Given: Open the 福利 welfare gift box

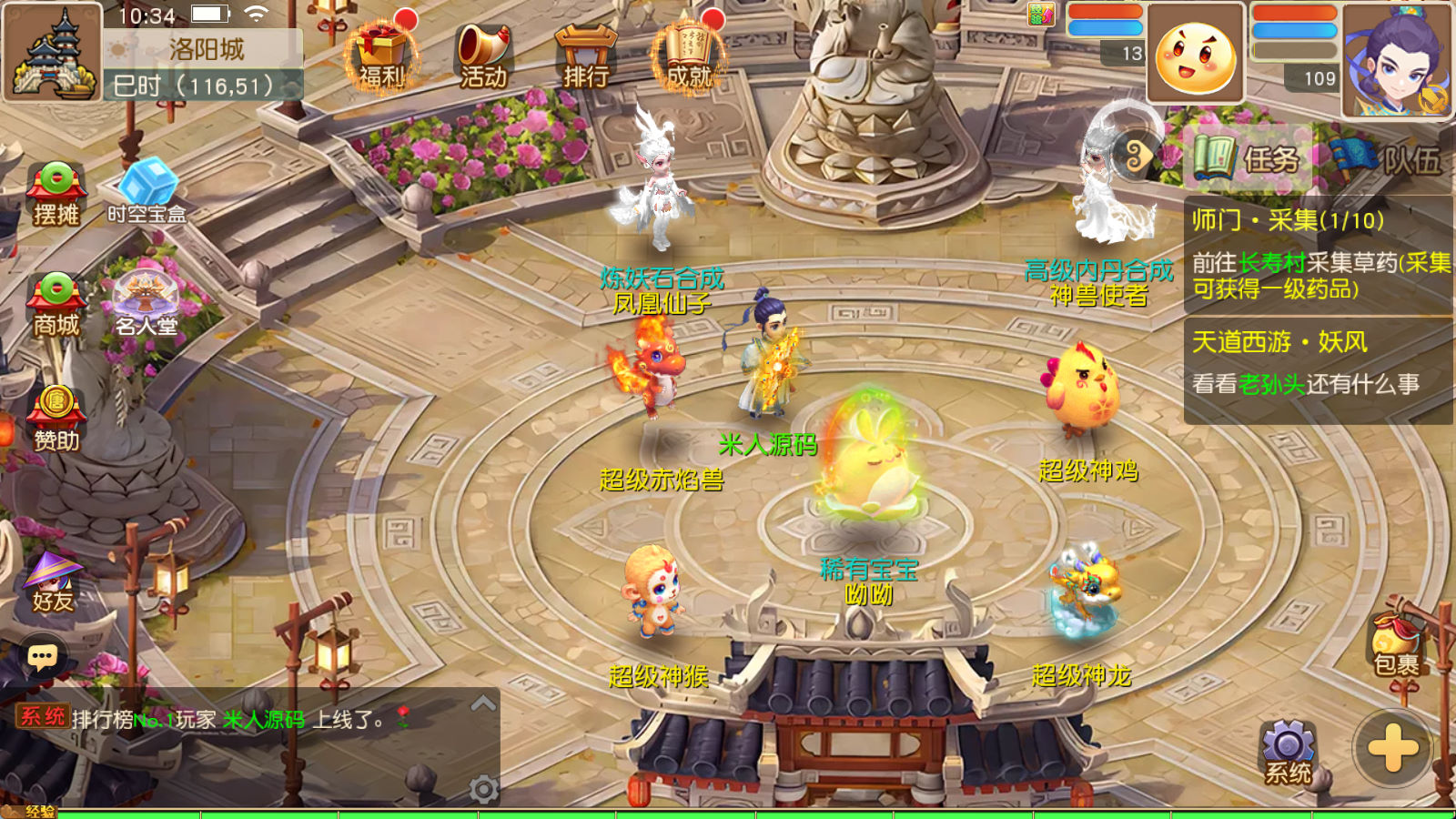Looking at the screenshot, I should pos(381,55).
